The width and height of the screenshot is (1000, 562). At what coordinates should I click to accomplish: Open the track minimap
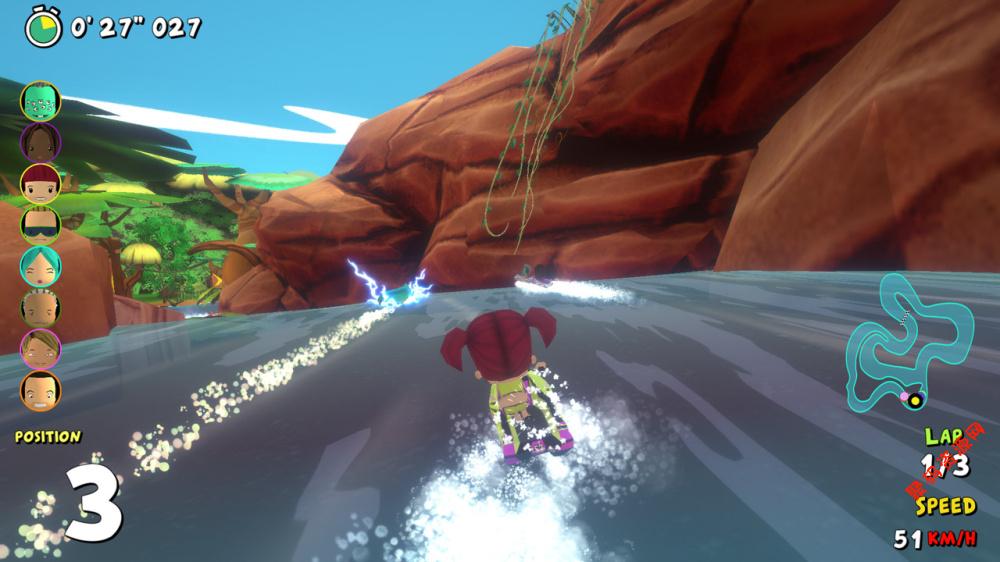point(910,340)
